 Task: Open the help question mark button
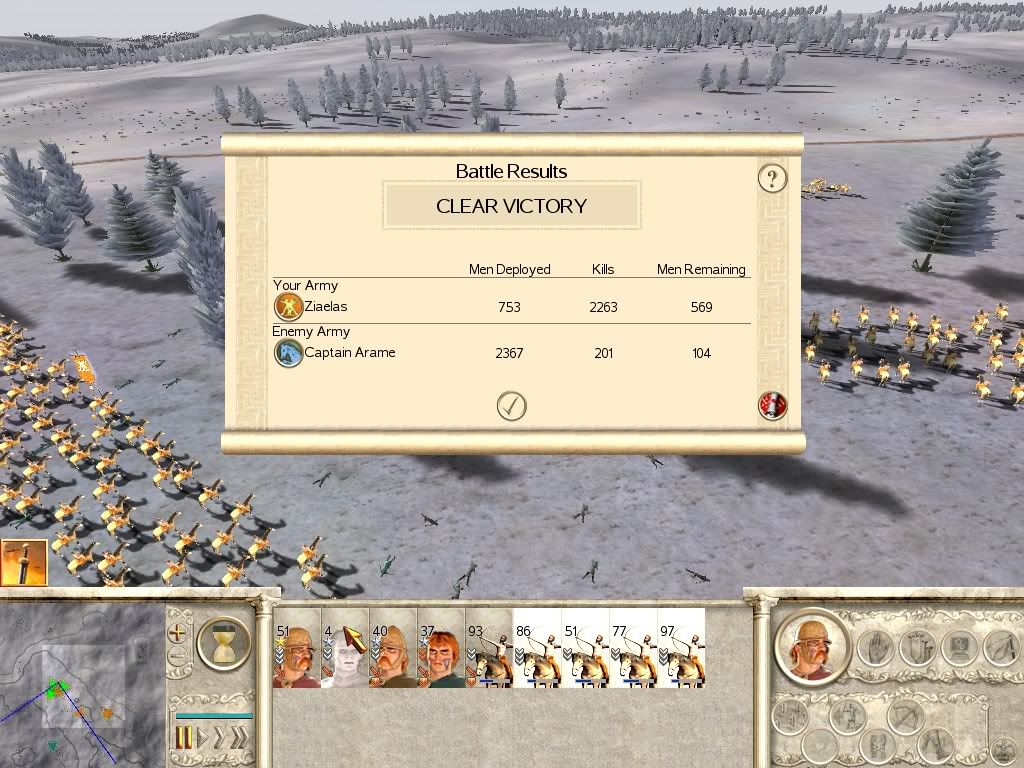[x=772, y=179]
